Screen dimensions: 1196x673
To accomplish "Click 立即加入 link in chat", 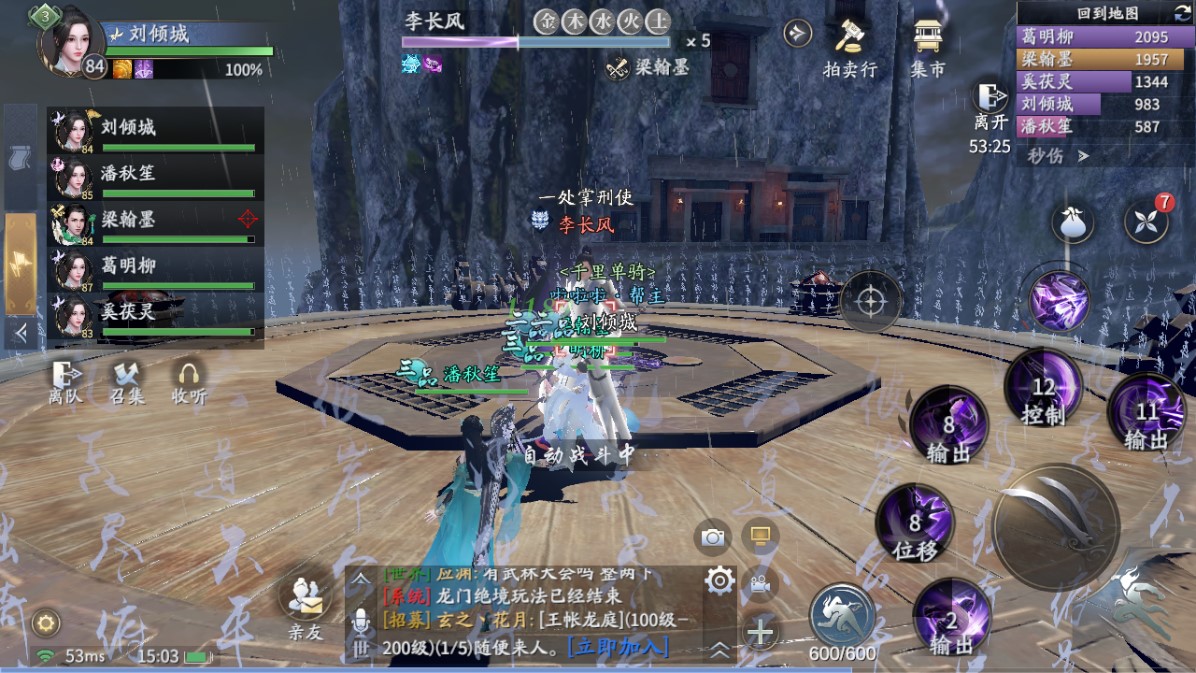I will [x=618, y=646].
